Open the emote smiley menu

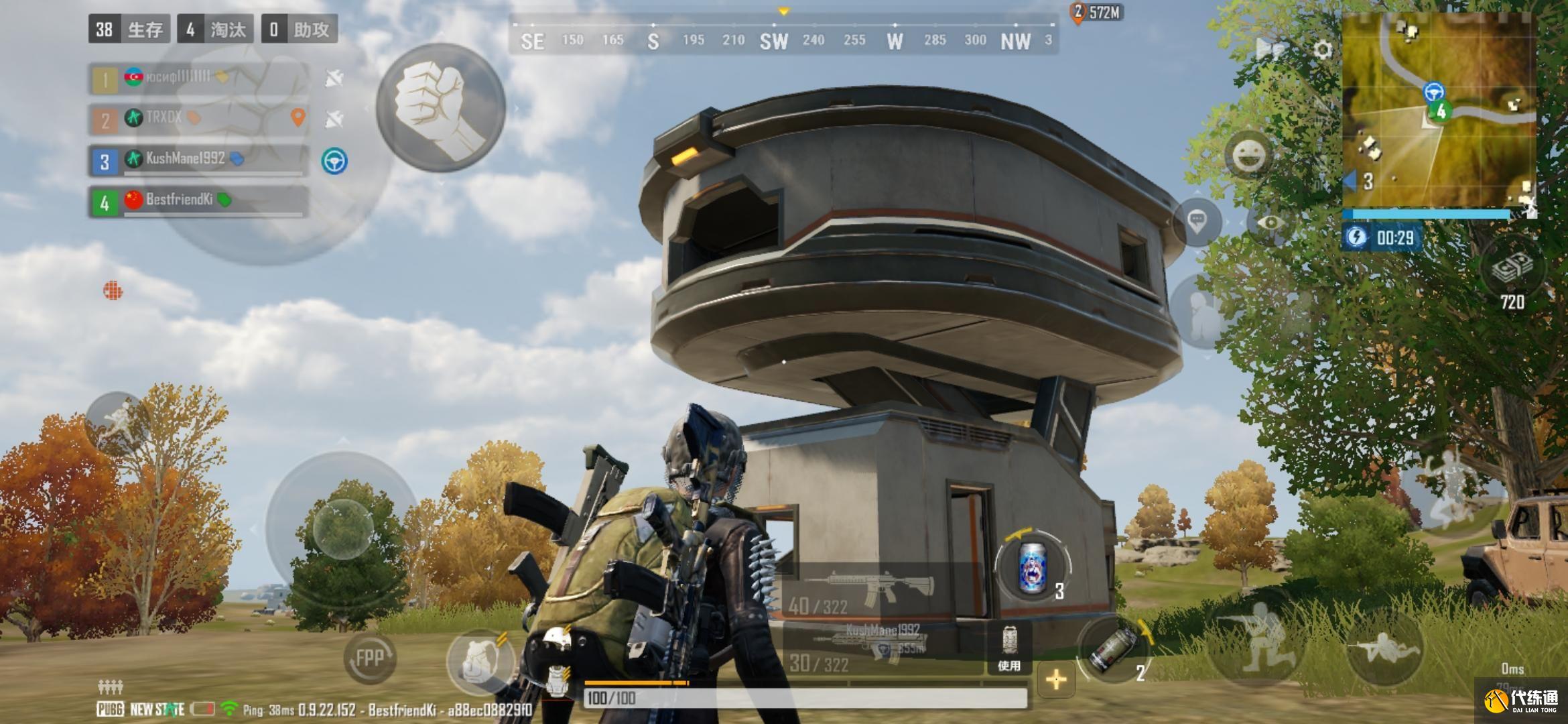tap(1249, 156)
